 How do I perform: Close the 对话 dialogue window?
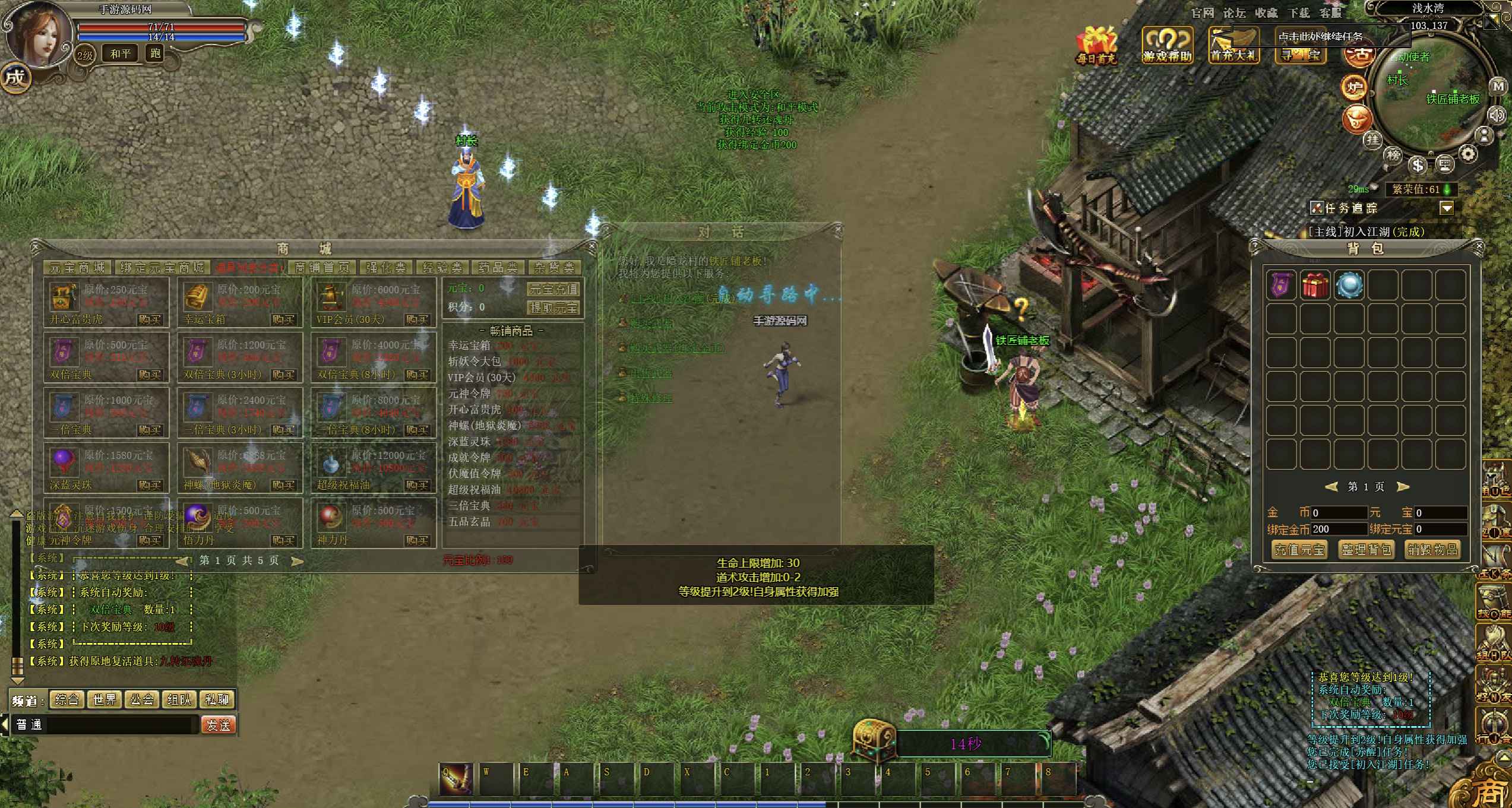[837, 229]
